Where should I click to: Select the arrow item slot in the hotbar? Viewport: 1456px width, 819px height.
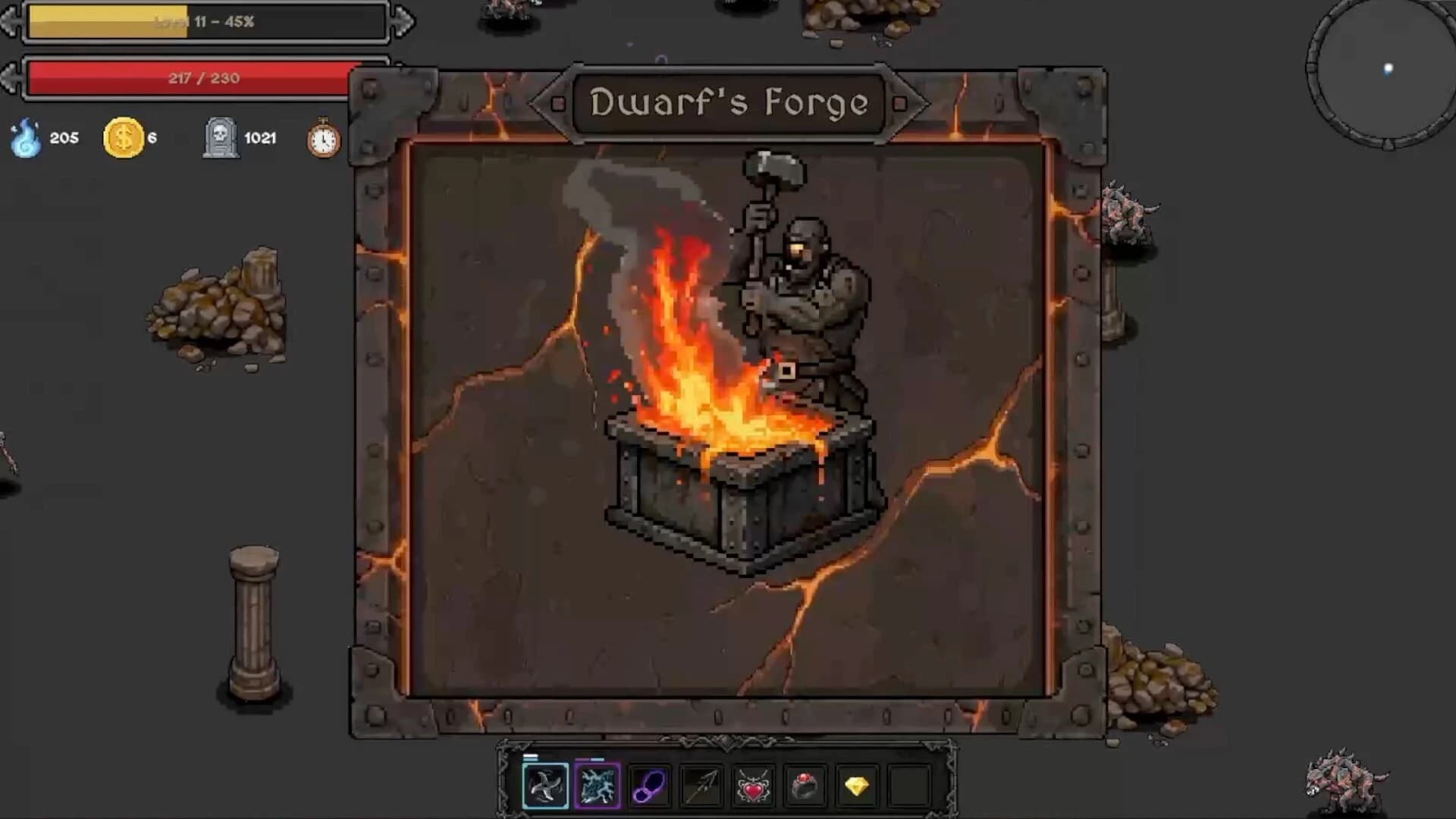pos(702,785)
